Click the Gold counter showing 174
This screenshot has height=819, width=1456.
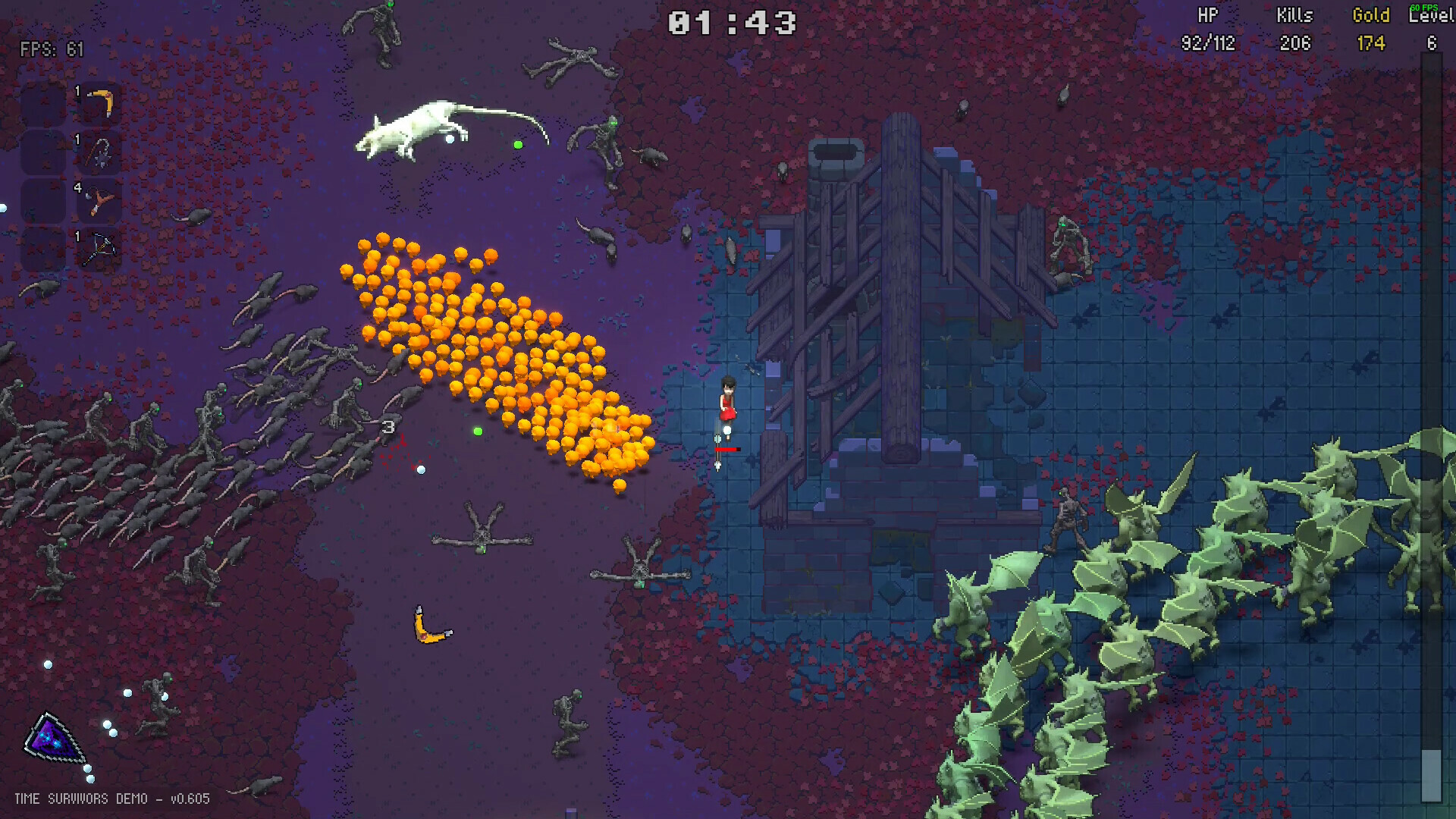pos(1371,44)
